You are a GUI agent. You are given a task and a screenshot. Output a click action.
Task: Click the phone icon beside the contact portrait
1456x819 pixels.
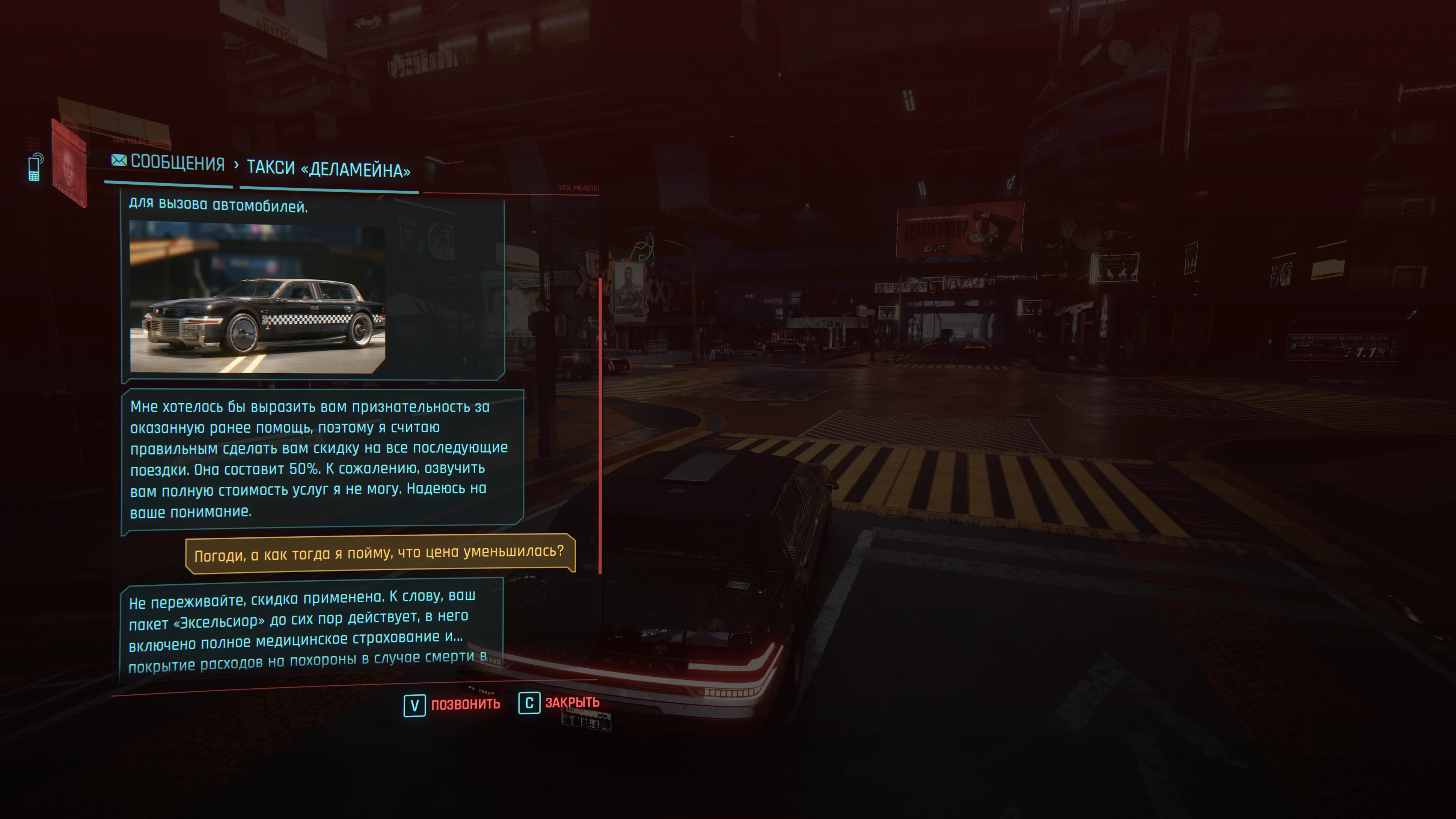click(x=35, y=167)
